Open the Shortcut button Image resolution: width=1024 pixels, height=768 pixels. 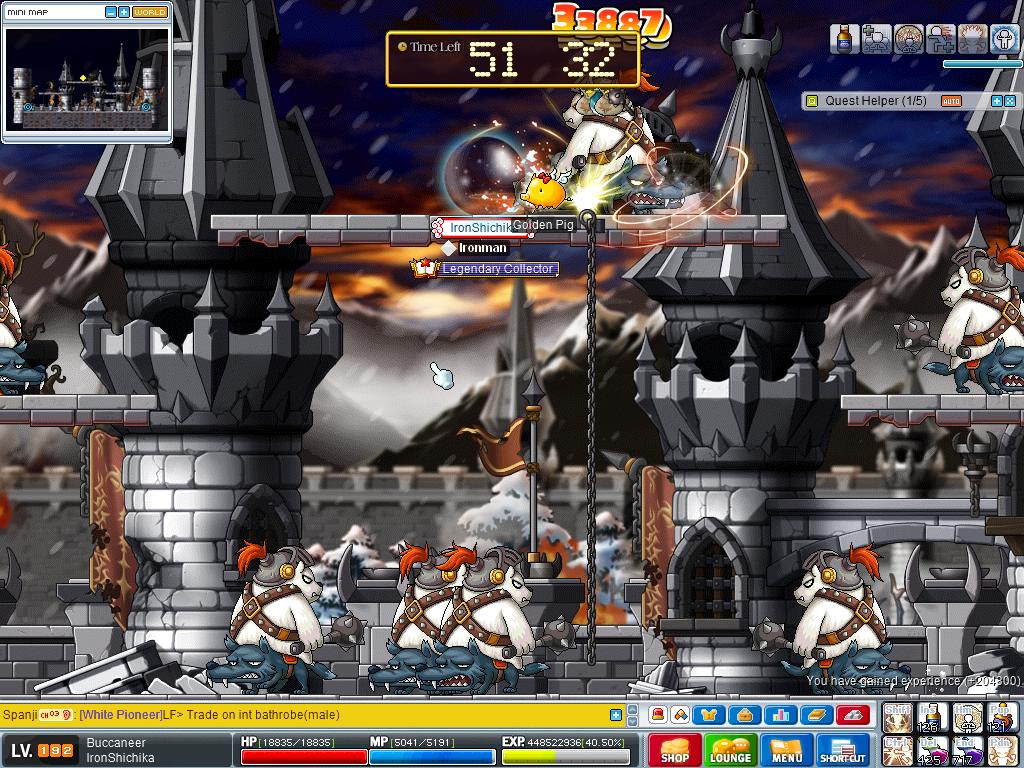click(x=842, y=749)
